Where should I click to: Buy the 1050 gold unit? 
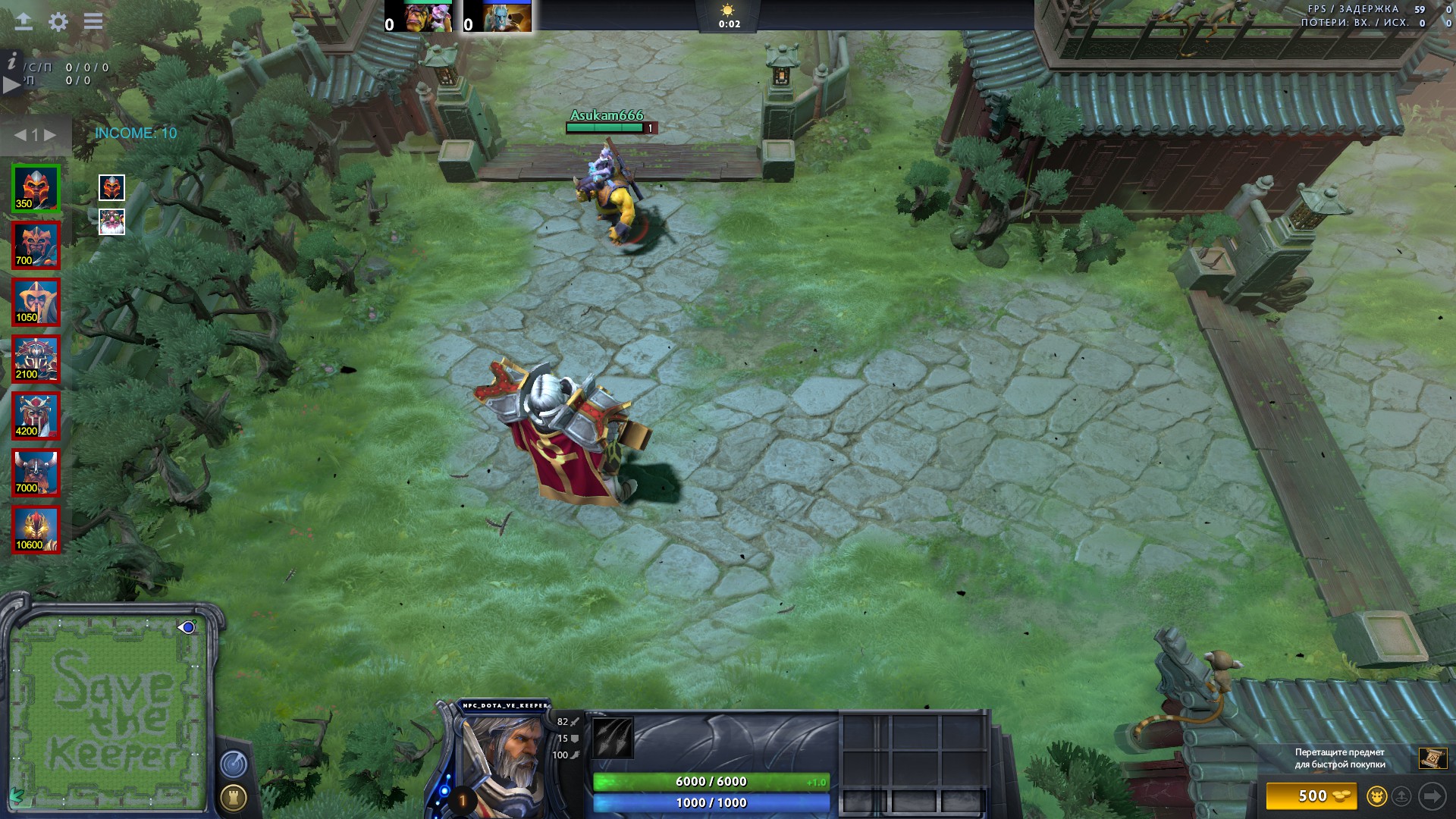tap(36, 302)
